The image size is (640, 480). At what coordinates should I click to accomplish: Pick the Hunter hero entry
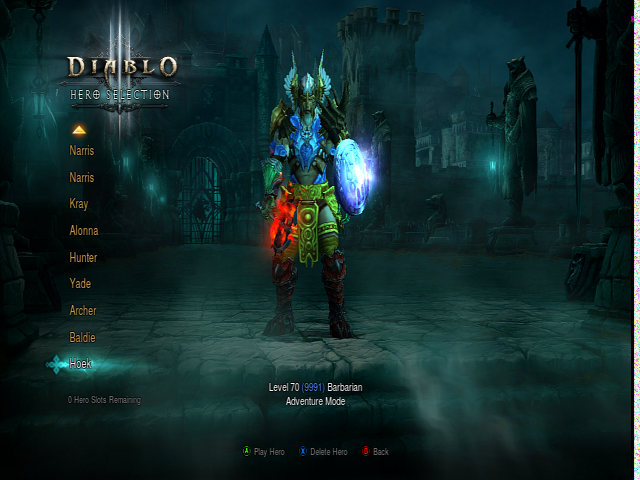coord(83,257)
